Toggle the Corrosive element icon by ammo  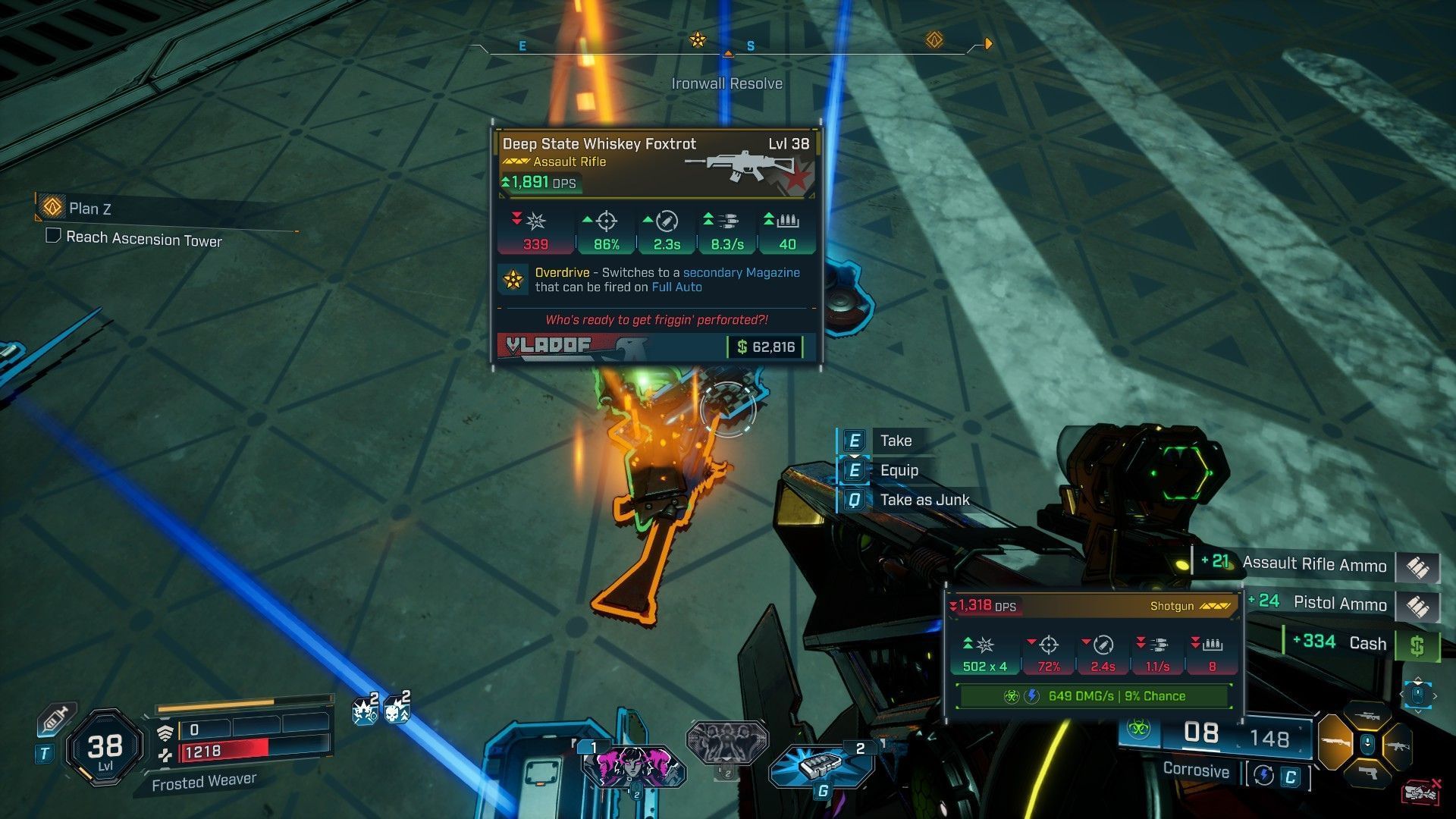point(1137,731)
